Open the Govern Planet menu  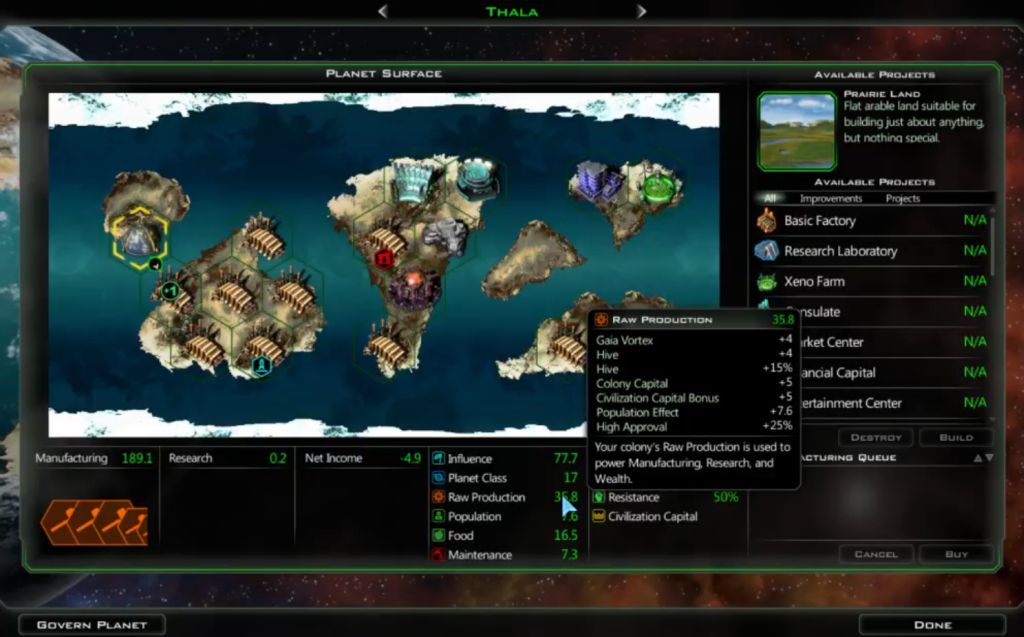[x=92, y=624]
